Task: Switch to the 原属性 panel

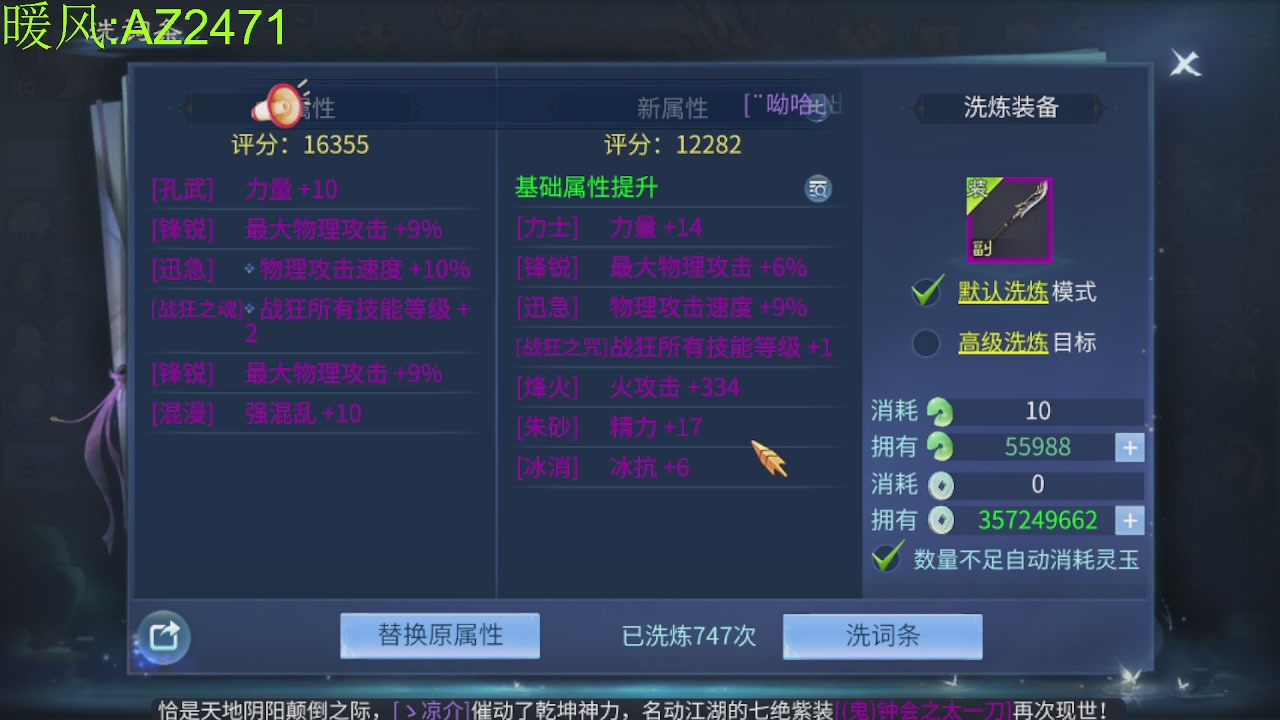Action: (x=320, y=107)
